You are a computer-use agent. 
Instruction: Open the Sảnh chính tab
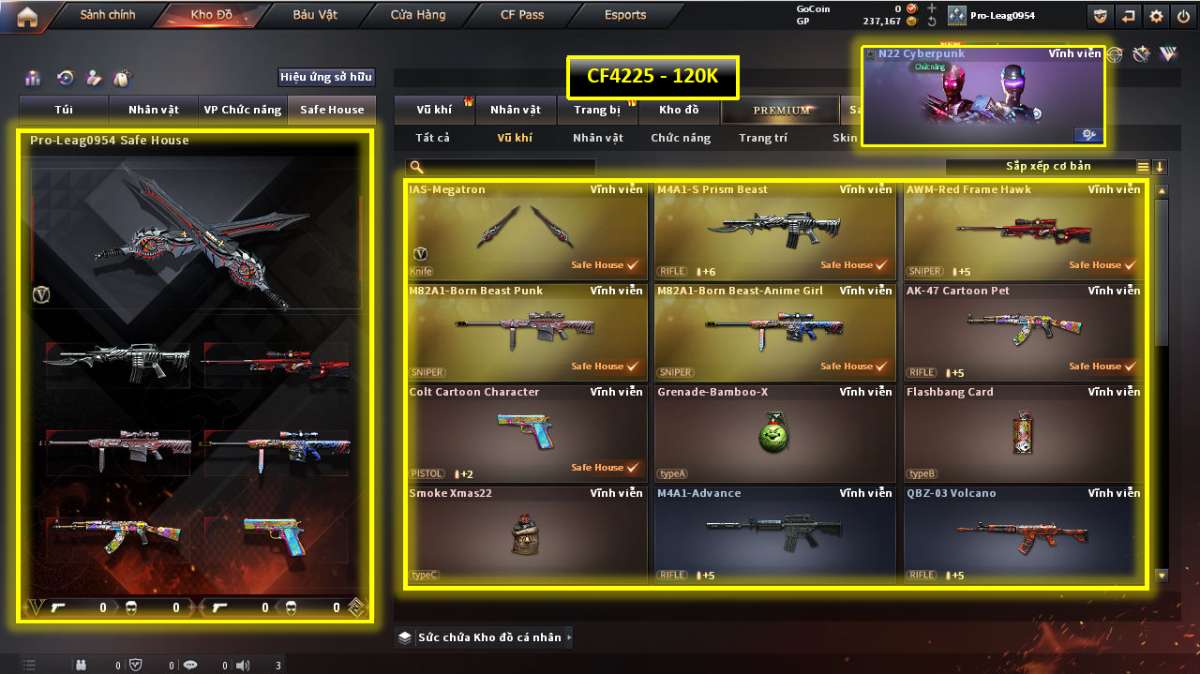pyautogui.click(x=107, y=16)
